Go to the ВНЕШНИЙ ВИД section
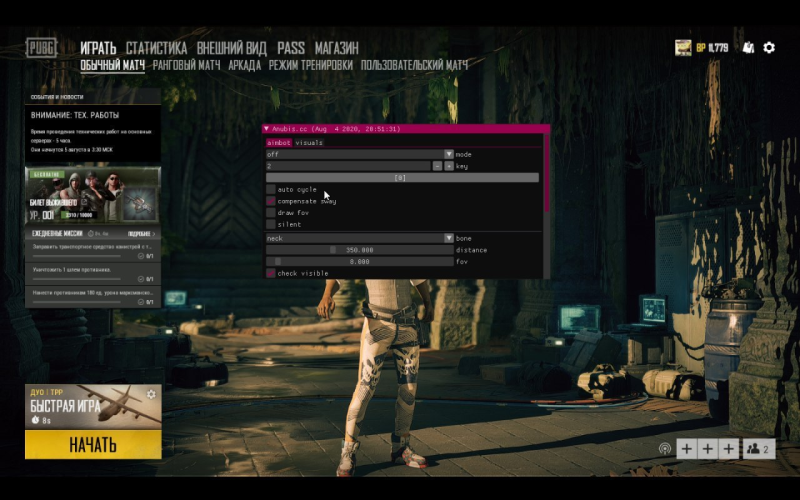Screen dimensions: 800x500 (x=232, y=48)
